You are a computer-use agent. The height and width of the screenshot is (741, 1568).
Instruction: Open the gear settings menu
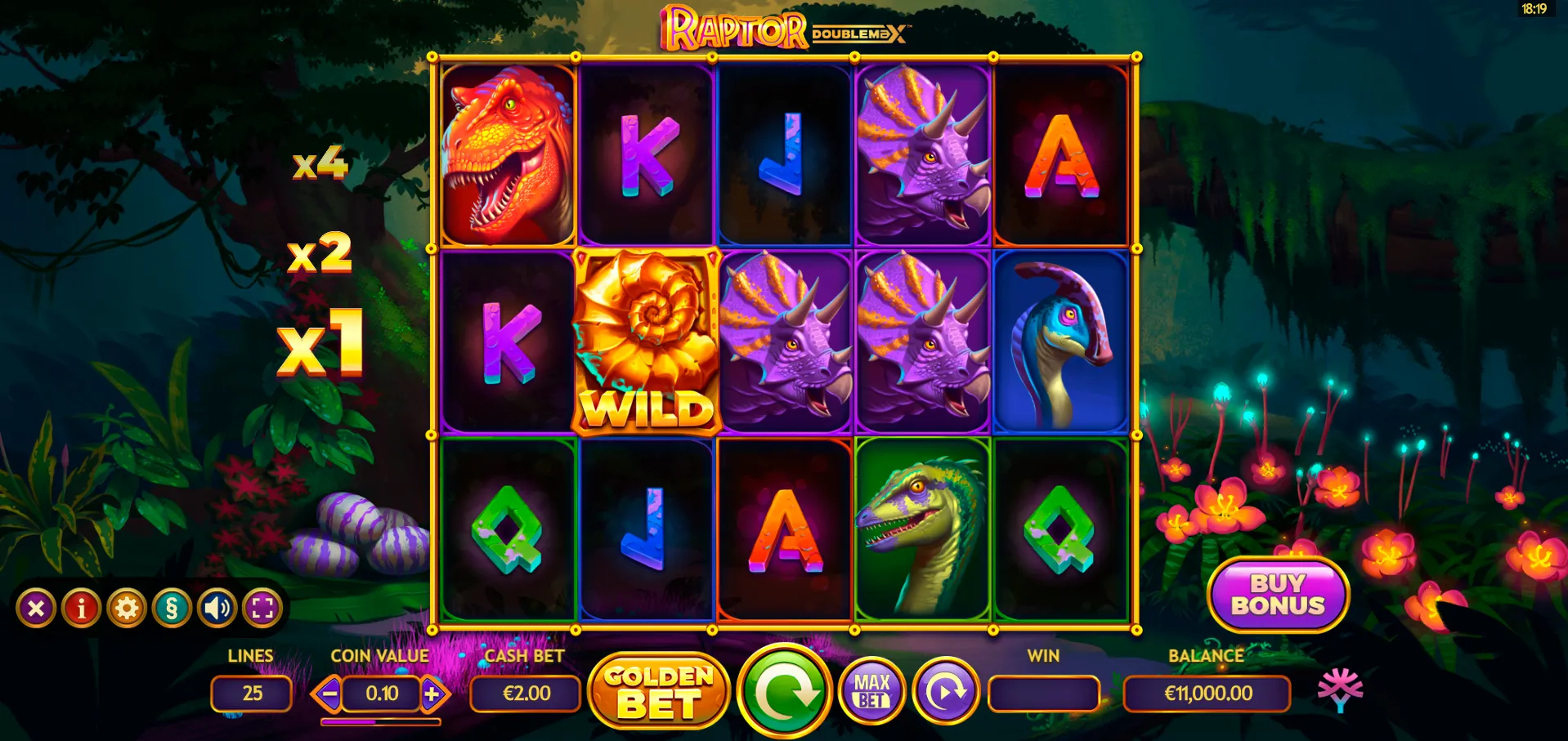pos(127,608)
